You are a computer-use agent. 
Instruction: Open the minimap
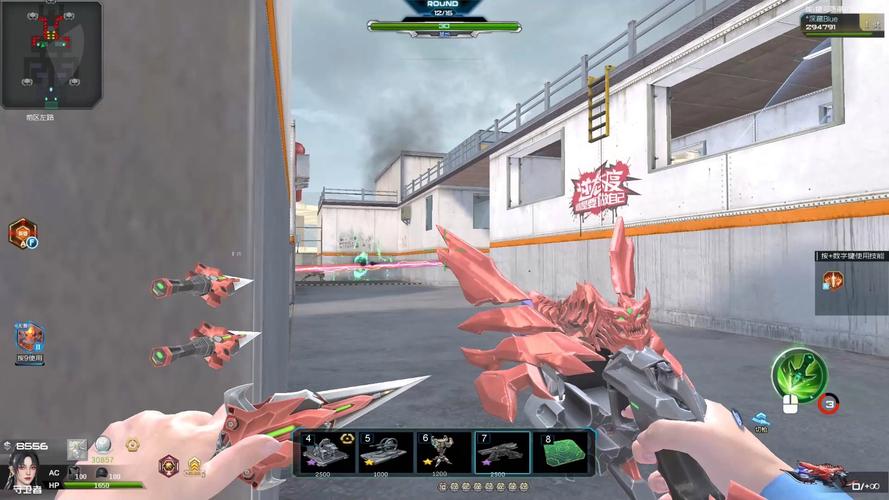coord(51,55)
